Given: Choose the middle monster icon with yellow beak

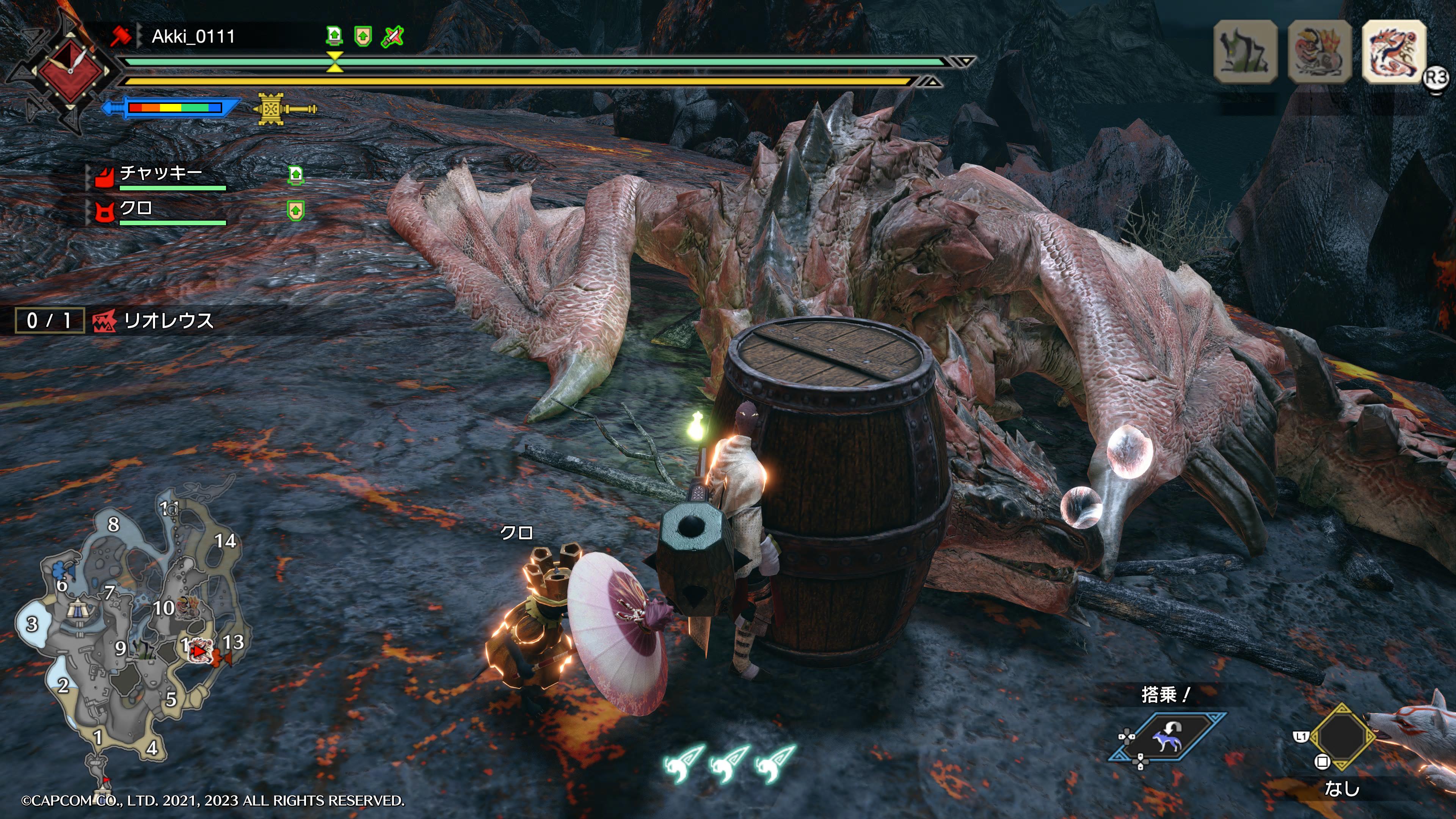Looking at the screenshot, I should point(1319,52).
